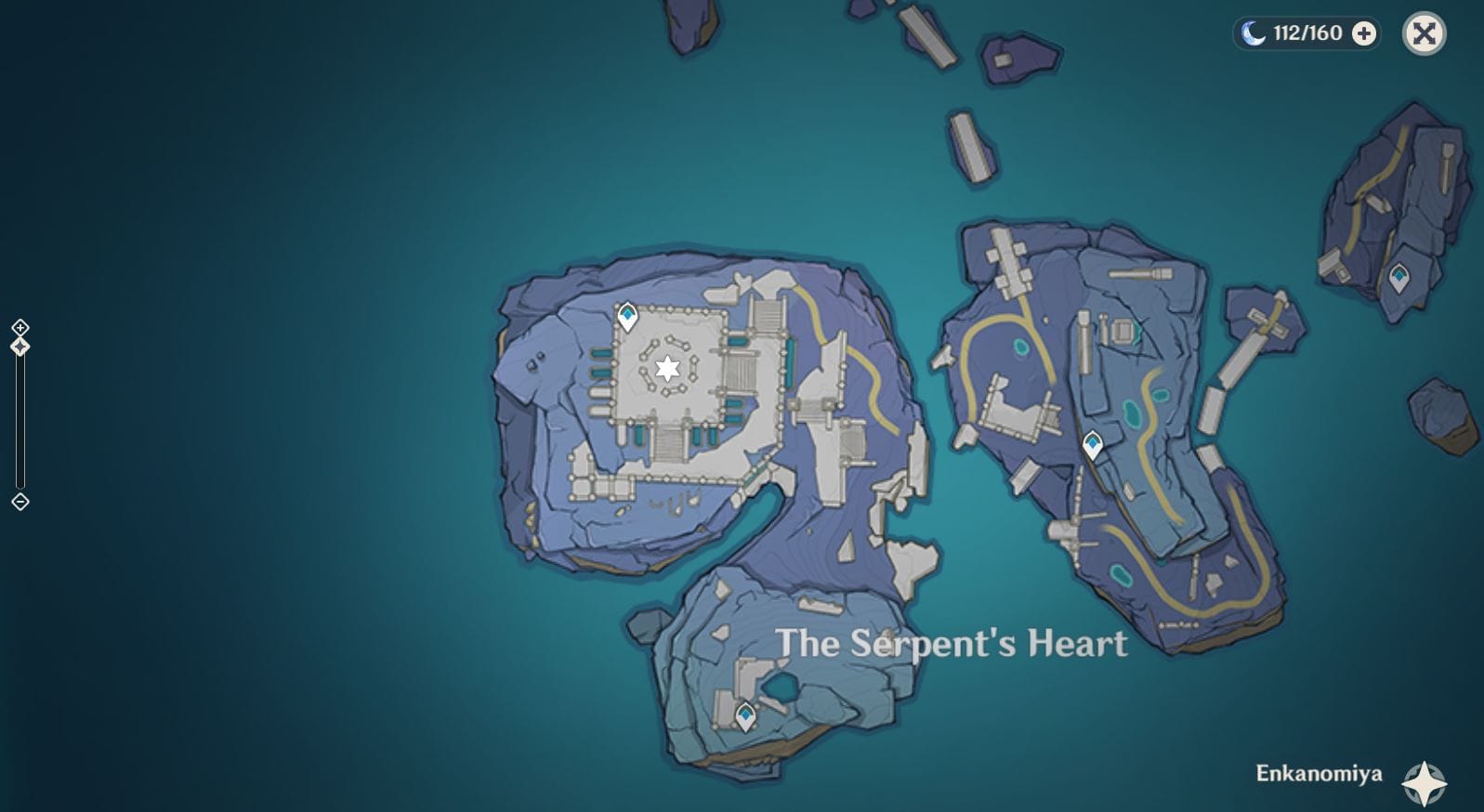The height and width of the screenshot is (812, 1484).
Task: Click the fullscreen crossed-arrows icon
Action: pyautogui.click(x=1423, y=33)
